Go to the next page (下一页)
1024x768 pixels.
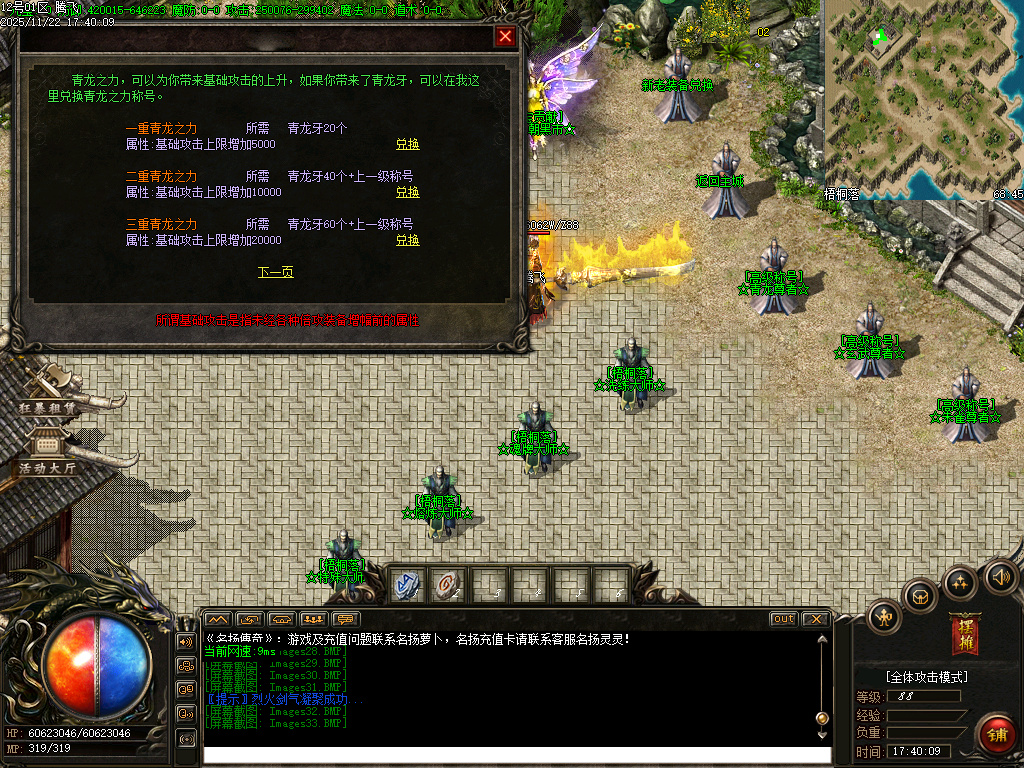275,272
